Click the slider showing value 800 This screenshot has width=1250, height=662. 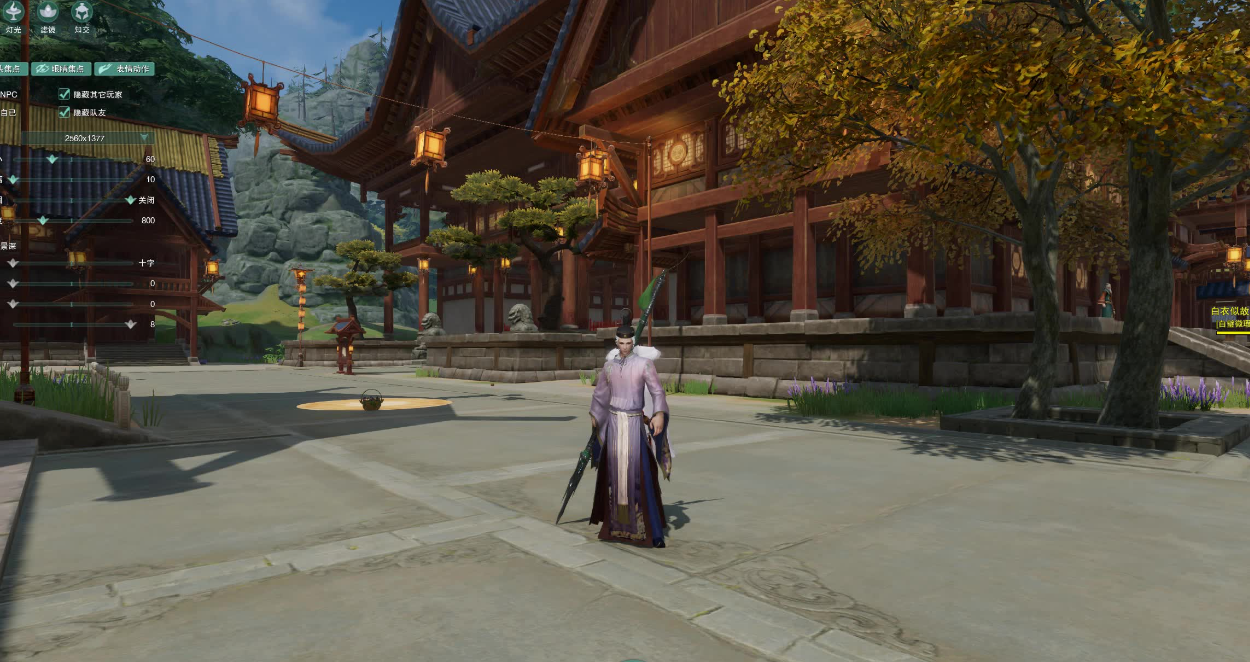click(43, 220)
